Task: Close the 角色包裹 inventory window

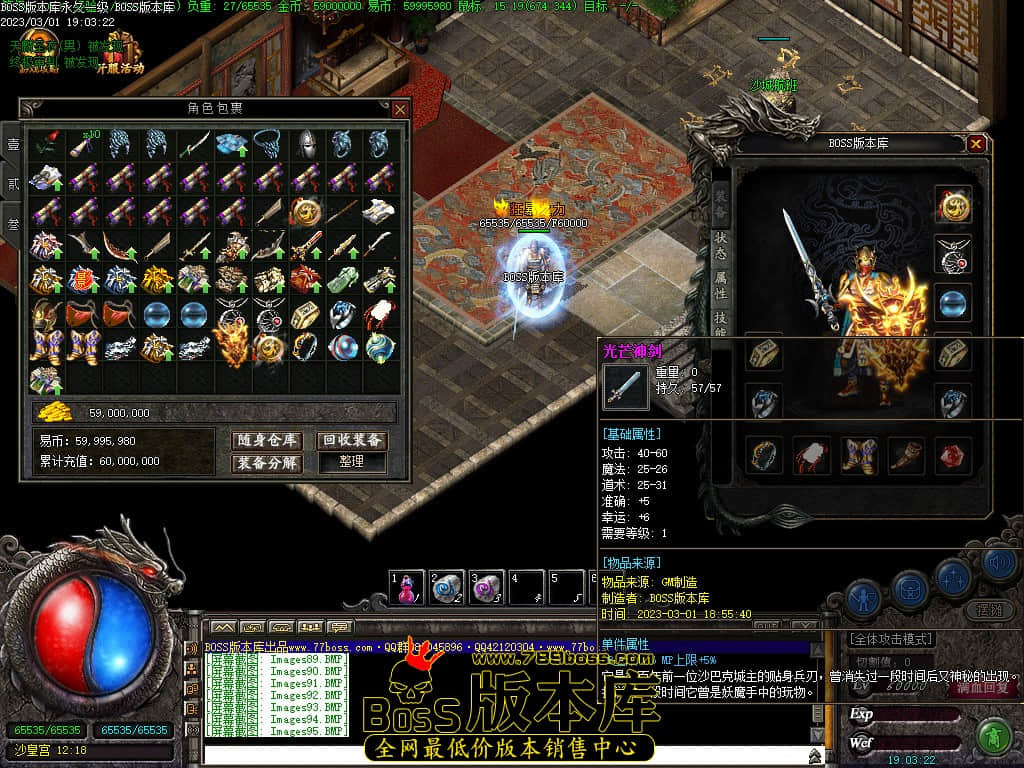Action: click(x=400, y=109)
